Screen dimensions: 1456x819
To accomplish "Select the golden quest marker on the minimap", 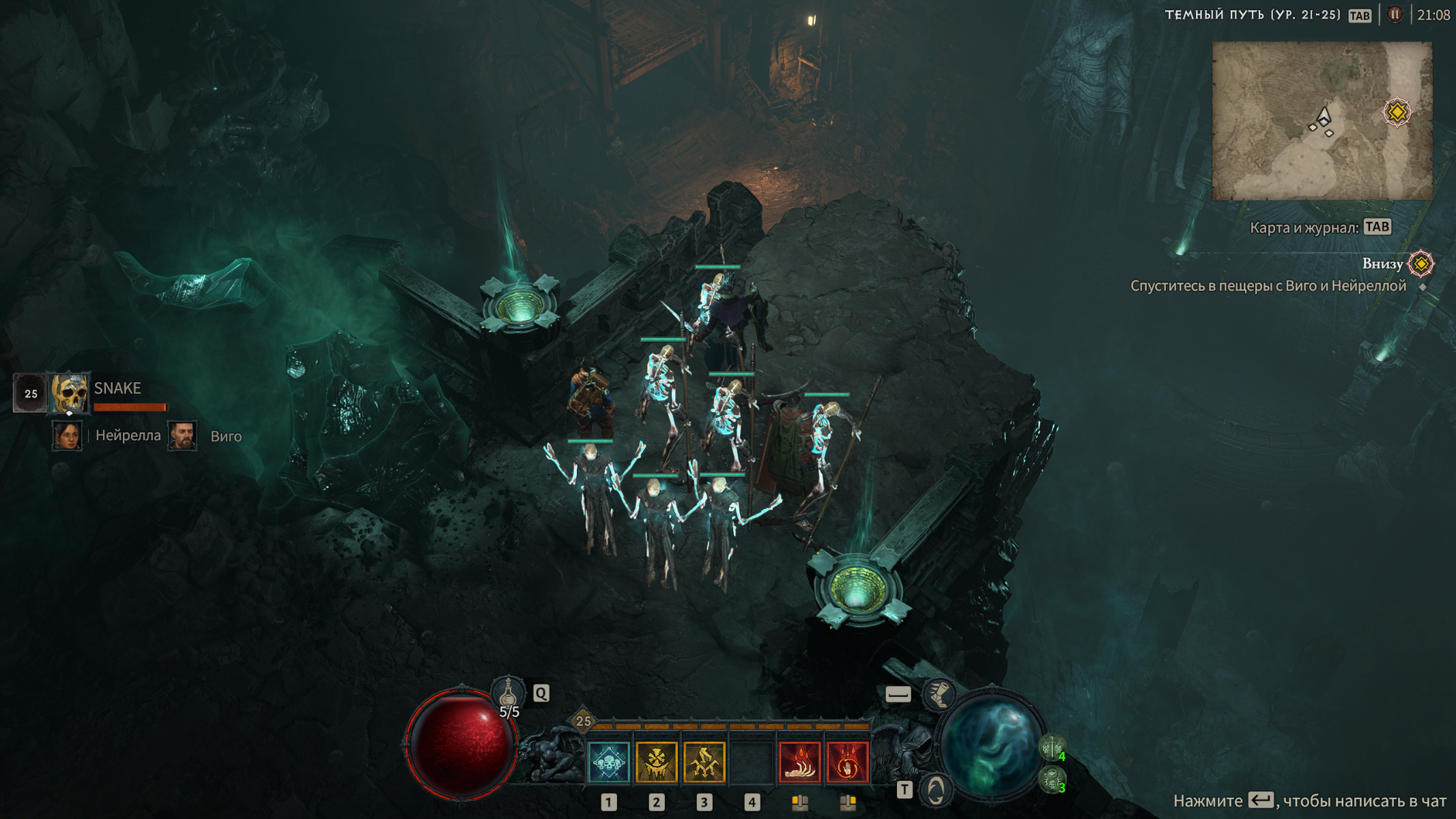I will 1397,112.
